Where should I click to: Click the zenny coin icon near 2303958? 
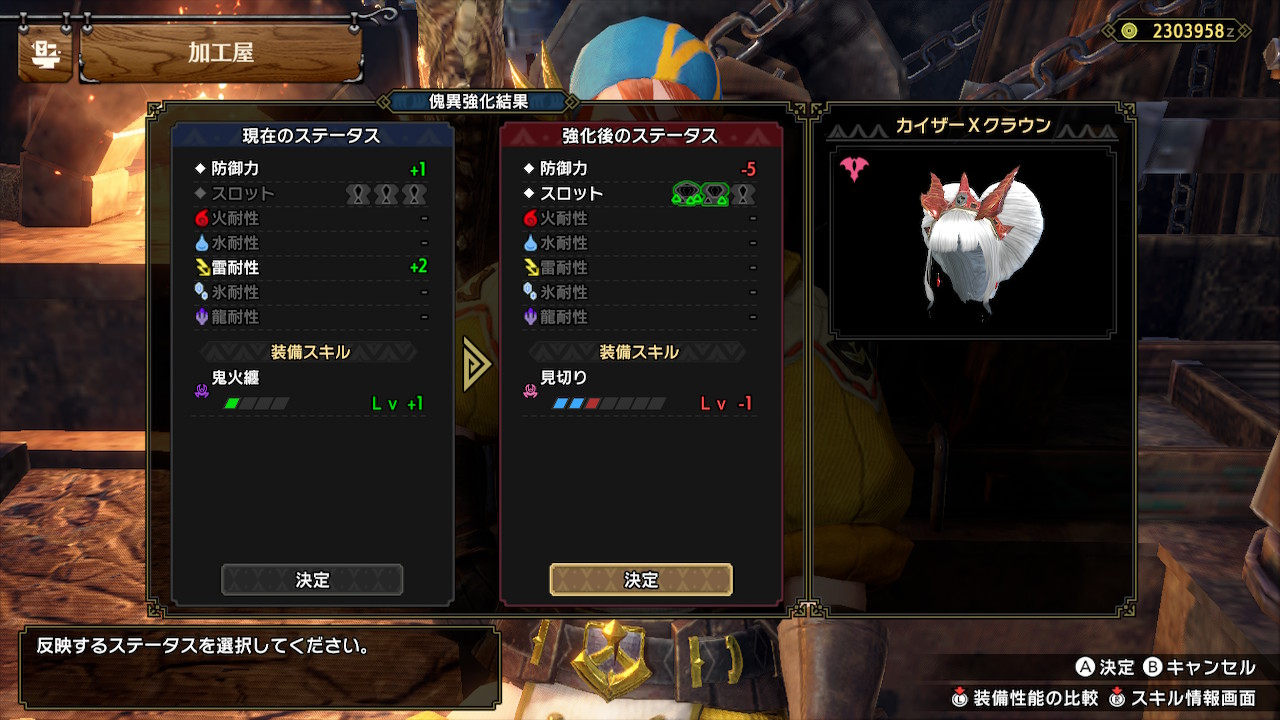pos(1131,31)
